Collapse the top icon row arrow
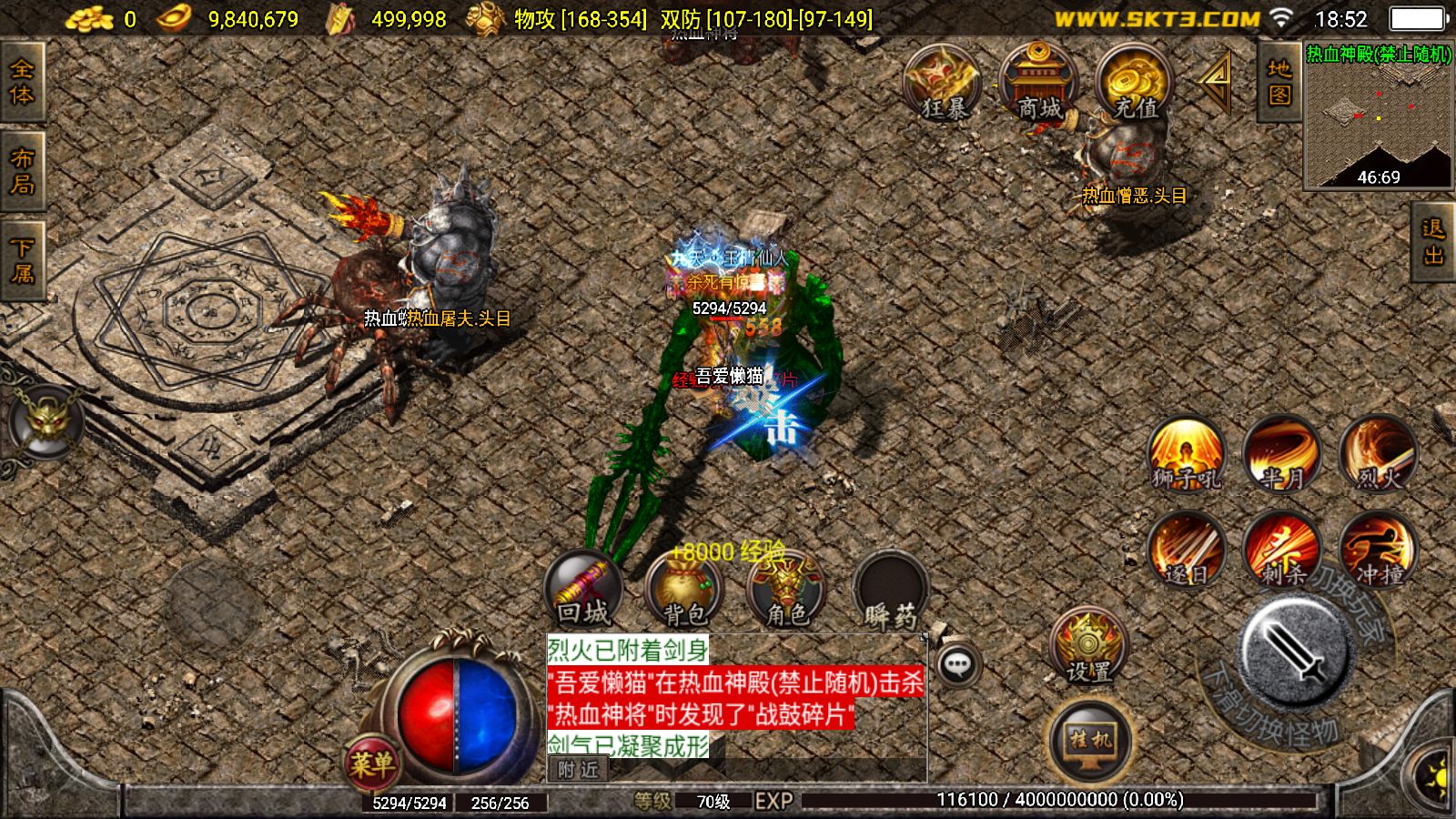The image size is (1456, 819). point(1216,80)
